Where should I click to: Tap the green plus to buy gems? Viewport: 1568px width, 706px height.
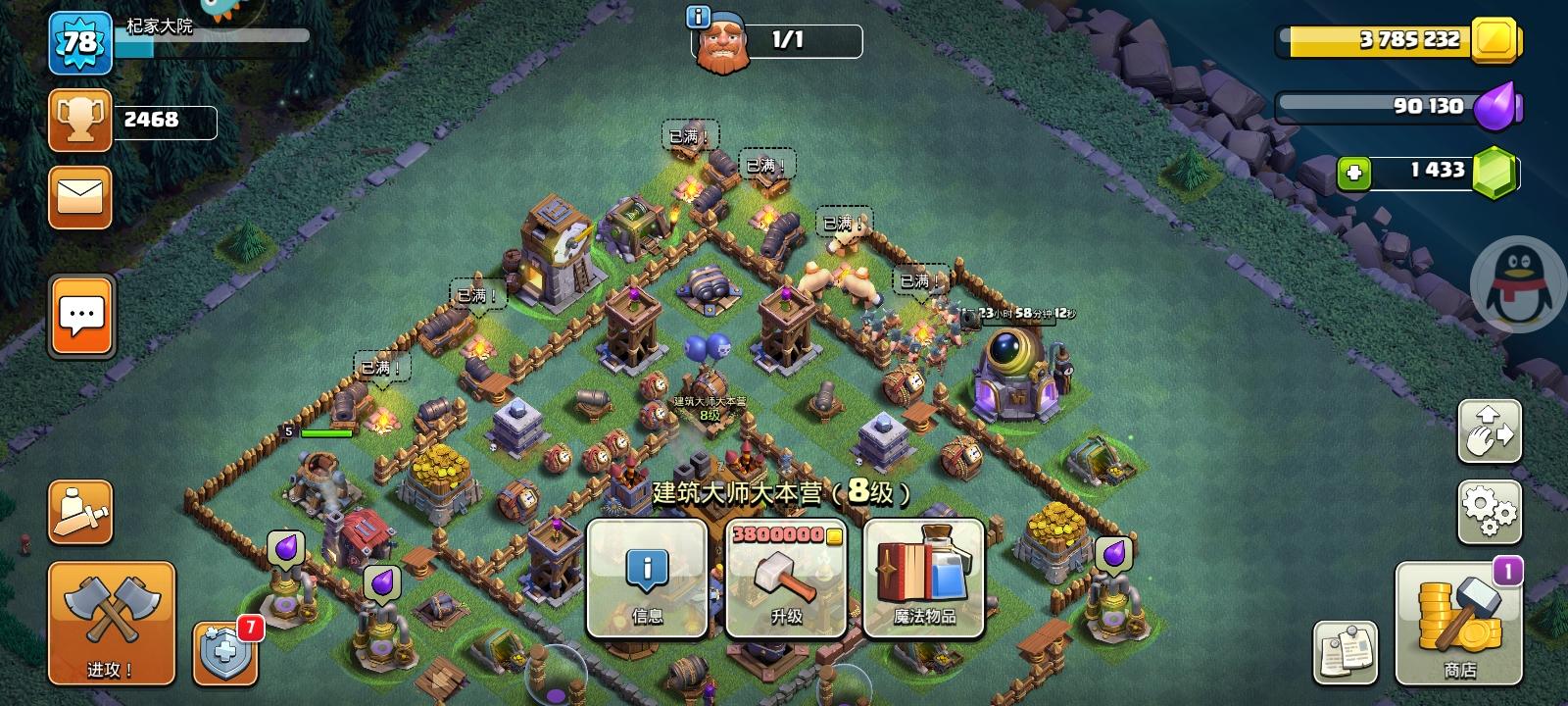pyautogui.click(x=1354, y=172)
